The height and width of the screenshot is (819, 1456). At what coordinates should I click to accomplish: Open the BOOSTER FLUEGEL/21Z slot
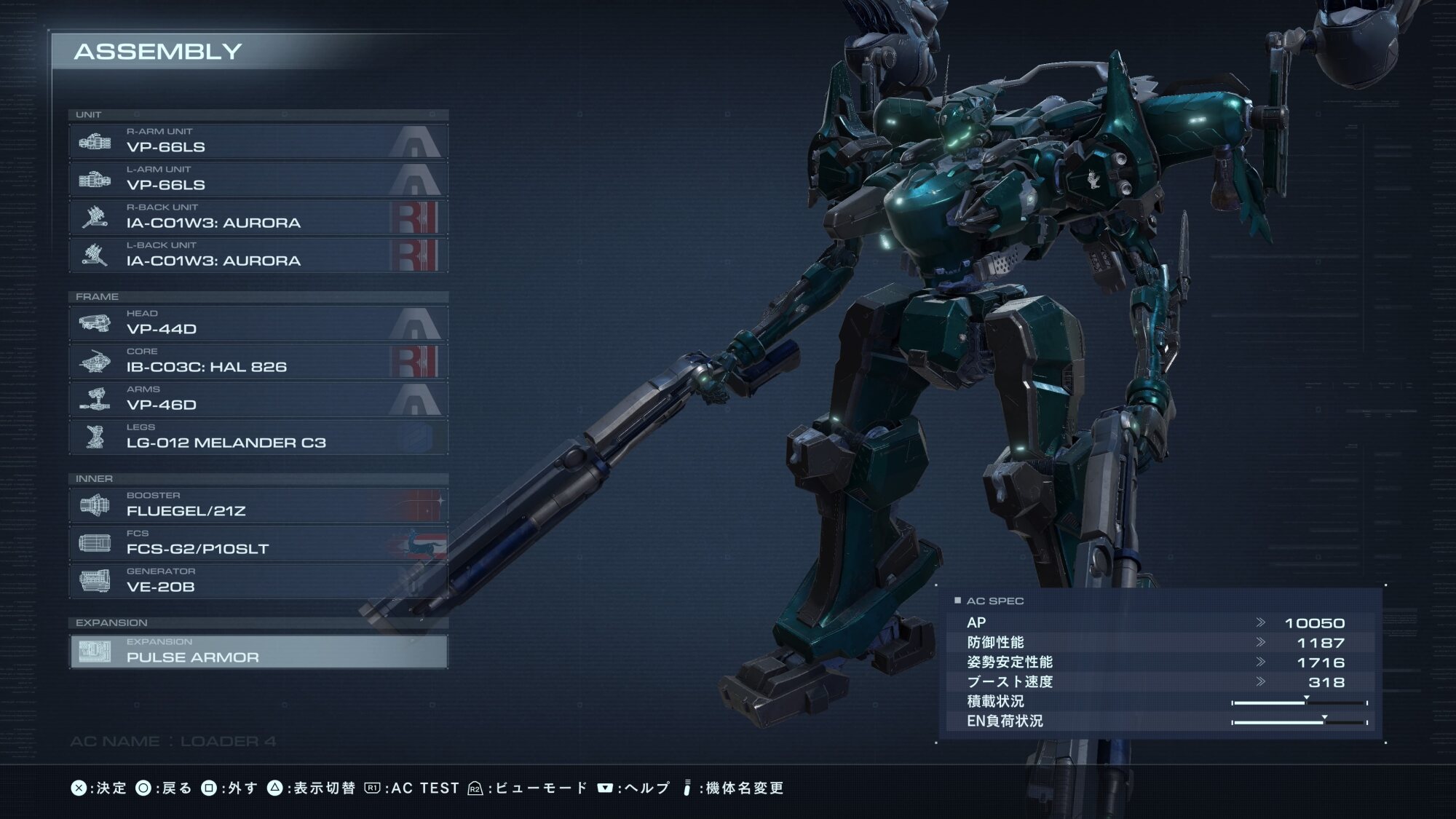click(x=258, y=505)
